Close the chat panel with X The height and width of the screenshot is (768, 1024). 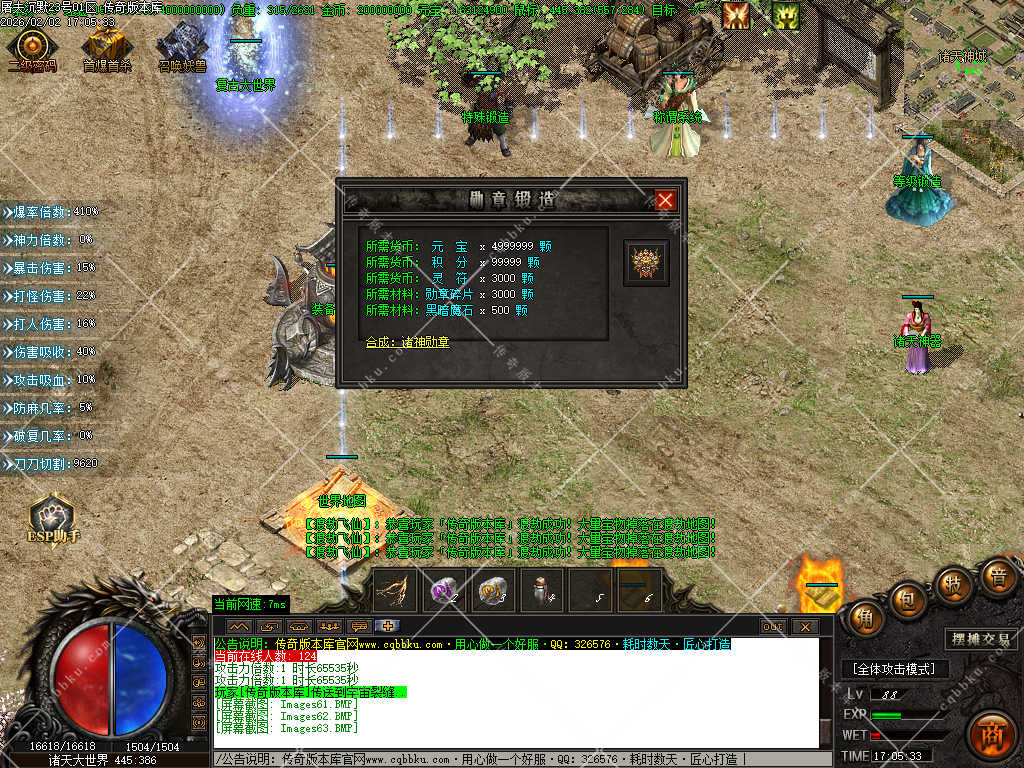pyautogui.click(x=804, y=626)
